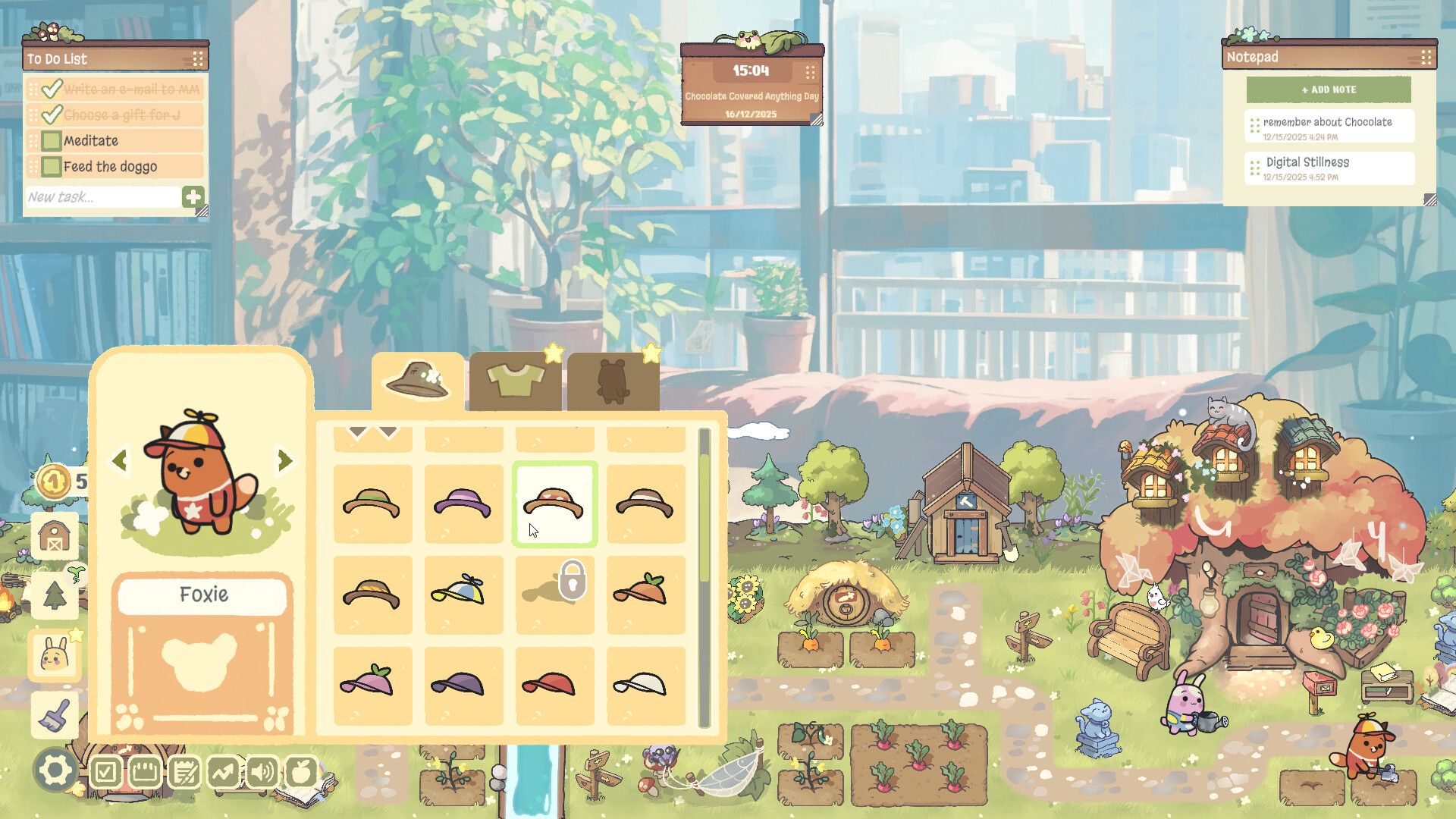Open the apple focus timer icon
This screenshot has height=819, width=1456.
point(301,773)
